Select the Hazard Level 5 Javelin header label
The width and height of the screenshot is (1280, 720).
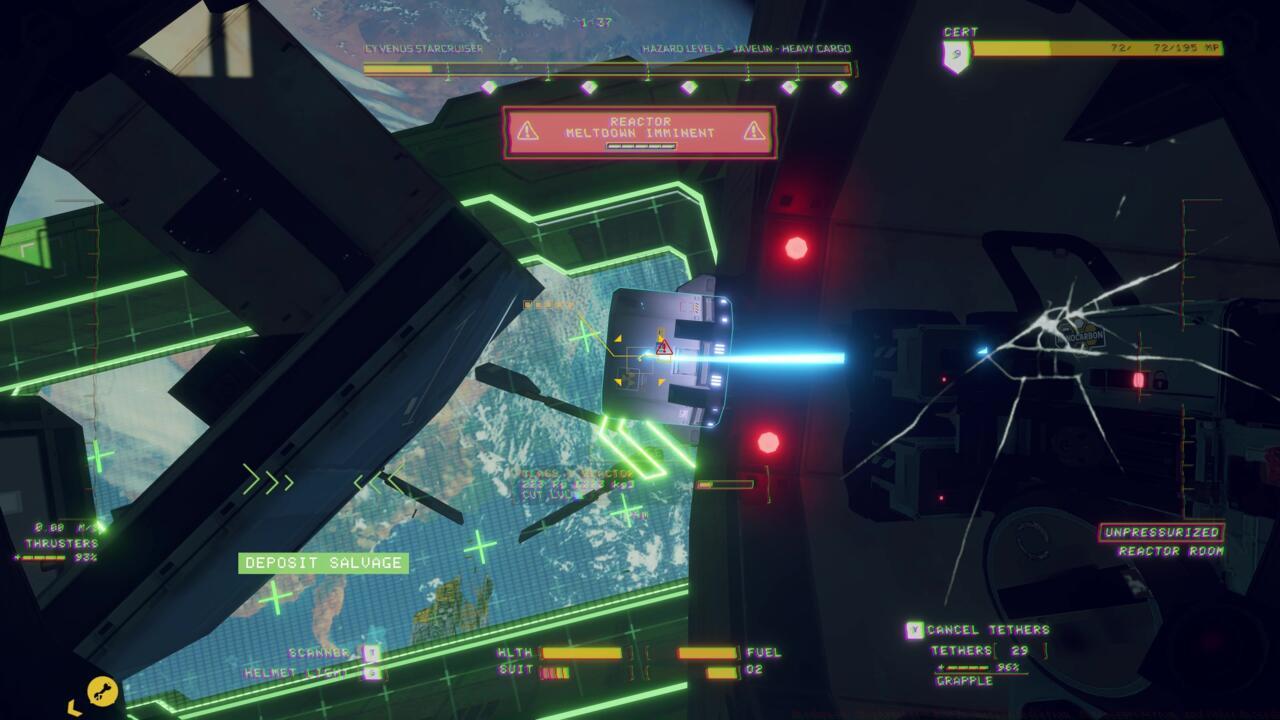(746, 46)
